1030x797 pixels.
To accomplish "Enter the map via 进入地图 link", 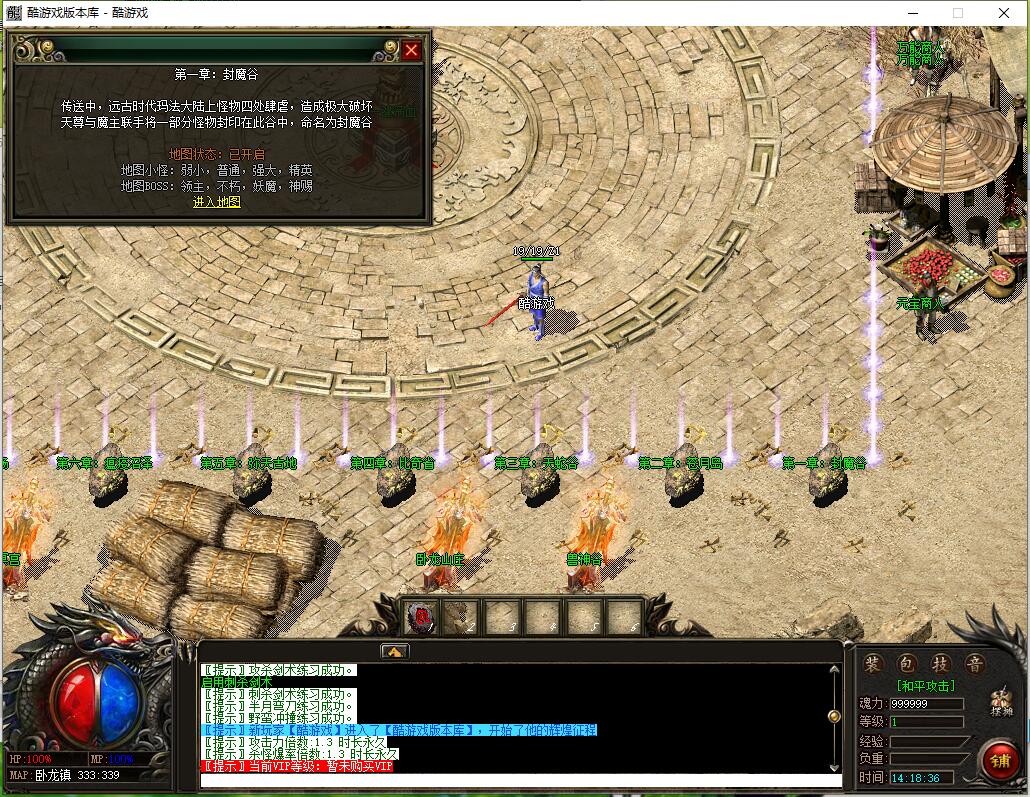I will (x=217, y=202).
